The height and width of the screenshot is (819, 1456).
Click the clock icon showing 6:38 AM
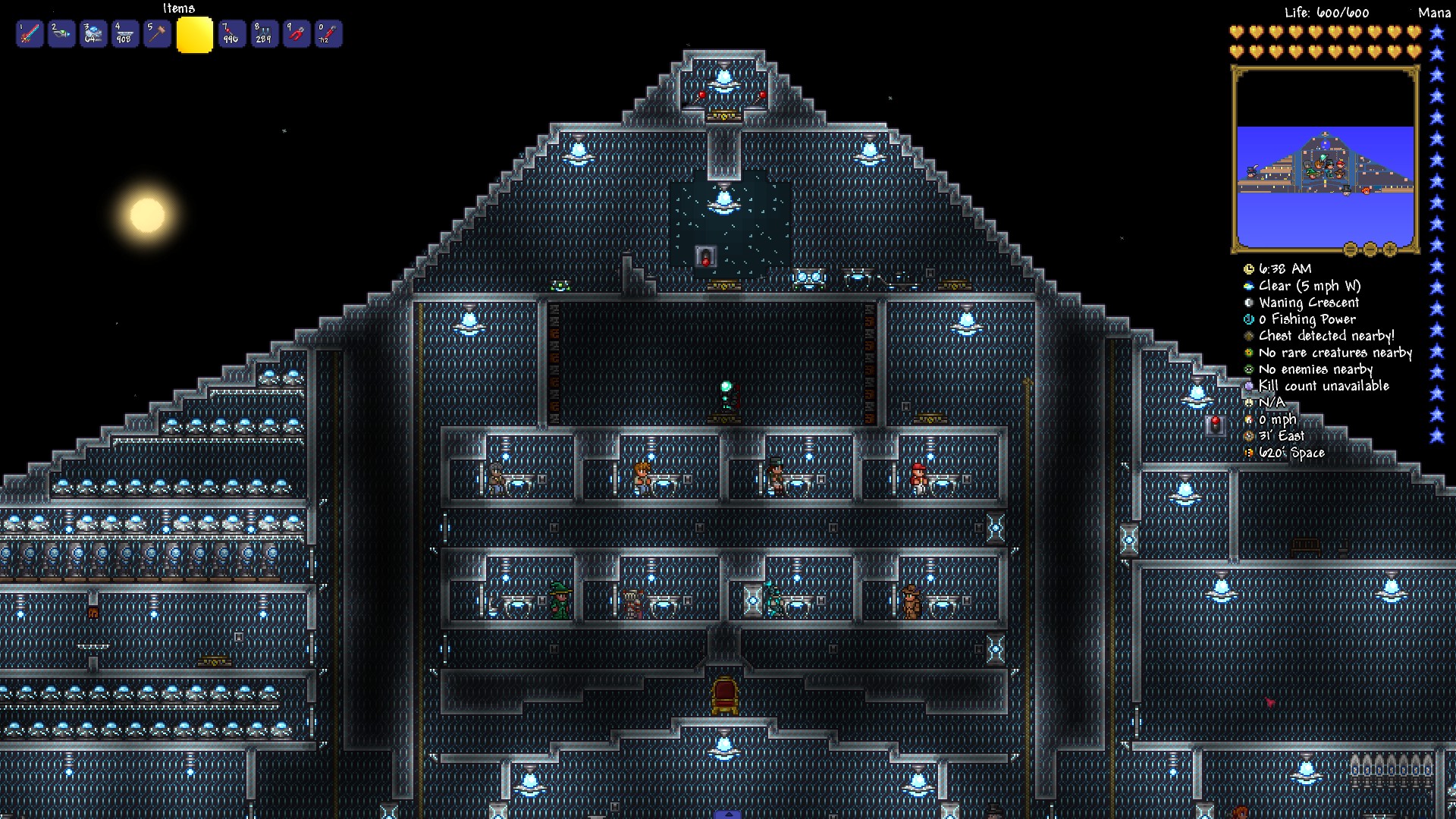(1249, 268)
